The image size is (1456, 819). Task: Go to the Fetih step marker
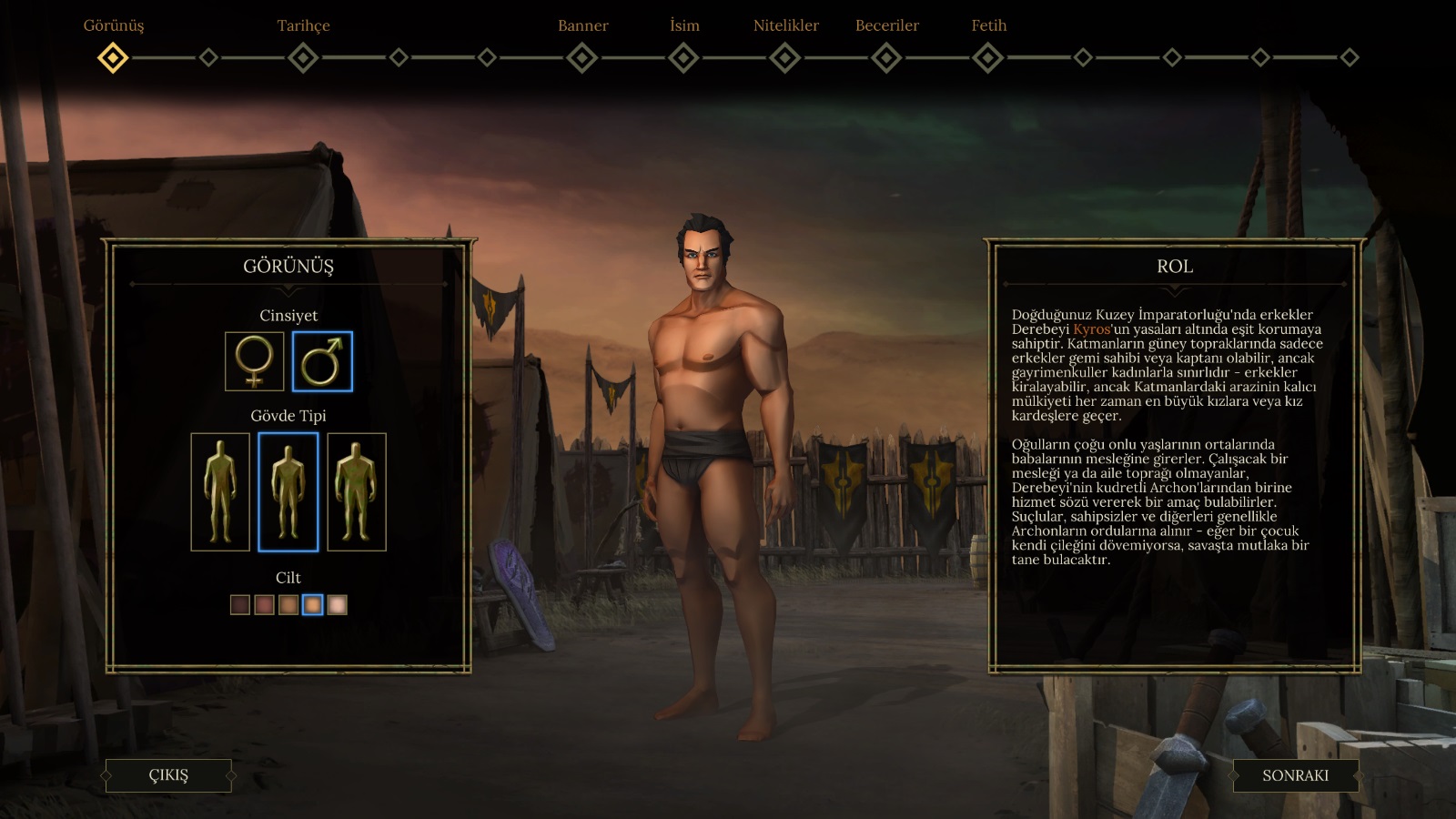988,58
